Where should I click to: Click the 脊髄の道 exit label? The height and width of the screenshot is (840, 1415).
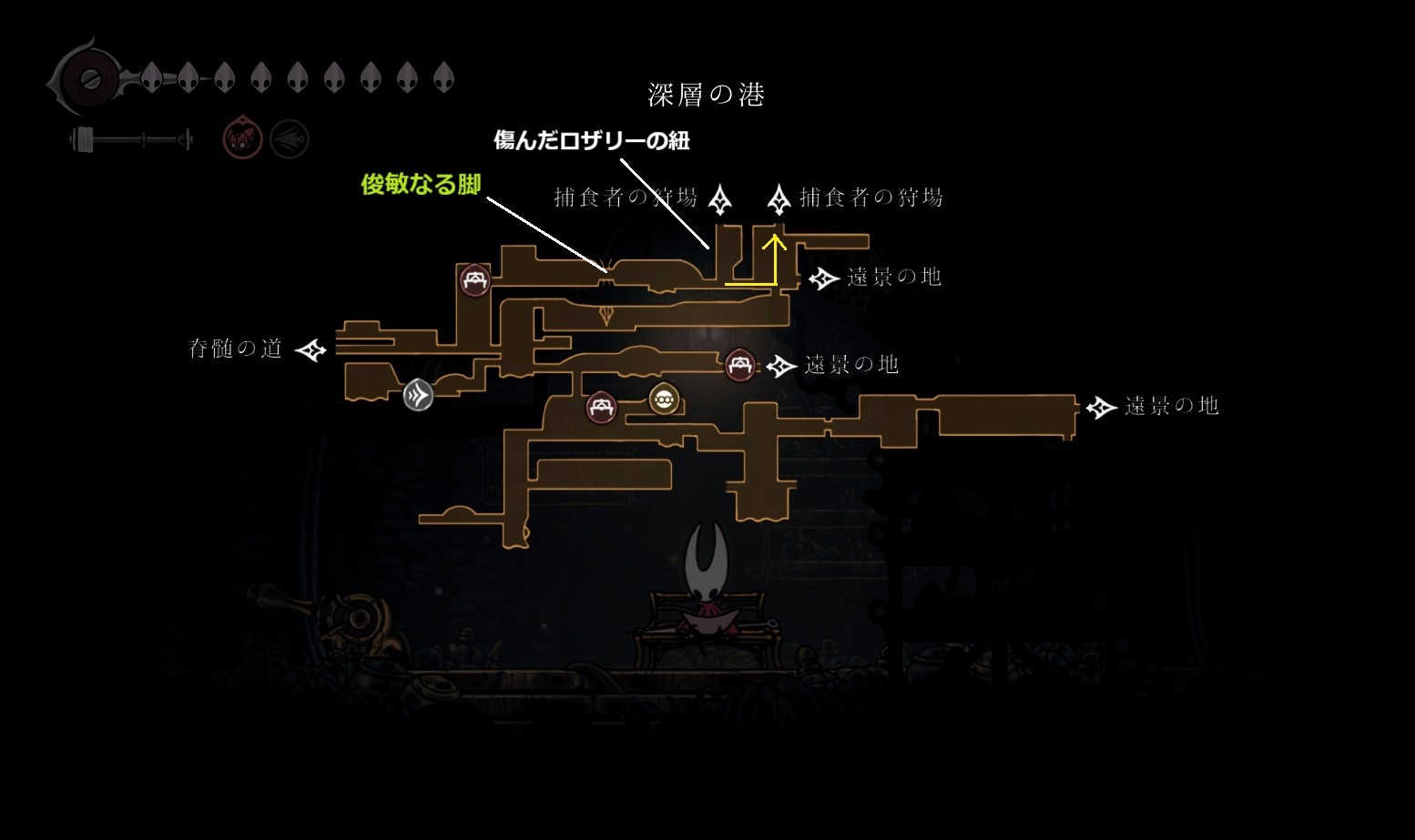click(x=236, y=349)
